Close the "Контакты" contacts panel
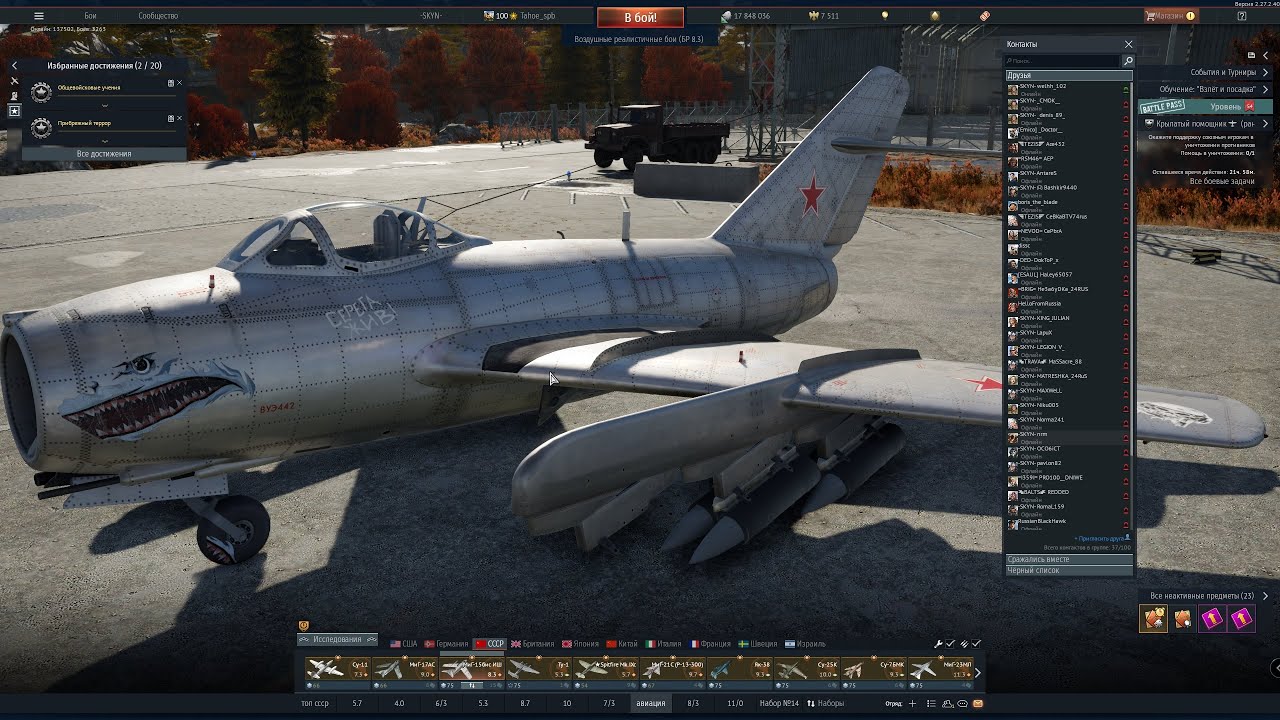This screenshot has width=1280, height=720. click(1129, 44)
